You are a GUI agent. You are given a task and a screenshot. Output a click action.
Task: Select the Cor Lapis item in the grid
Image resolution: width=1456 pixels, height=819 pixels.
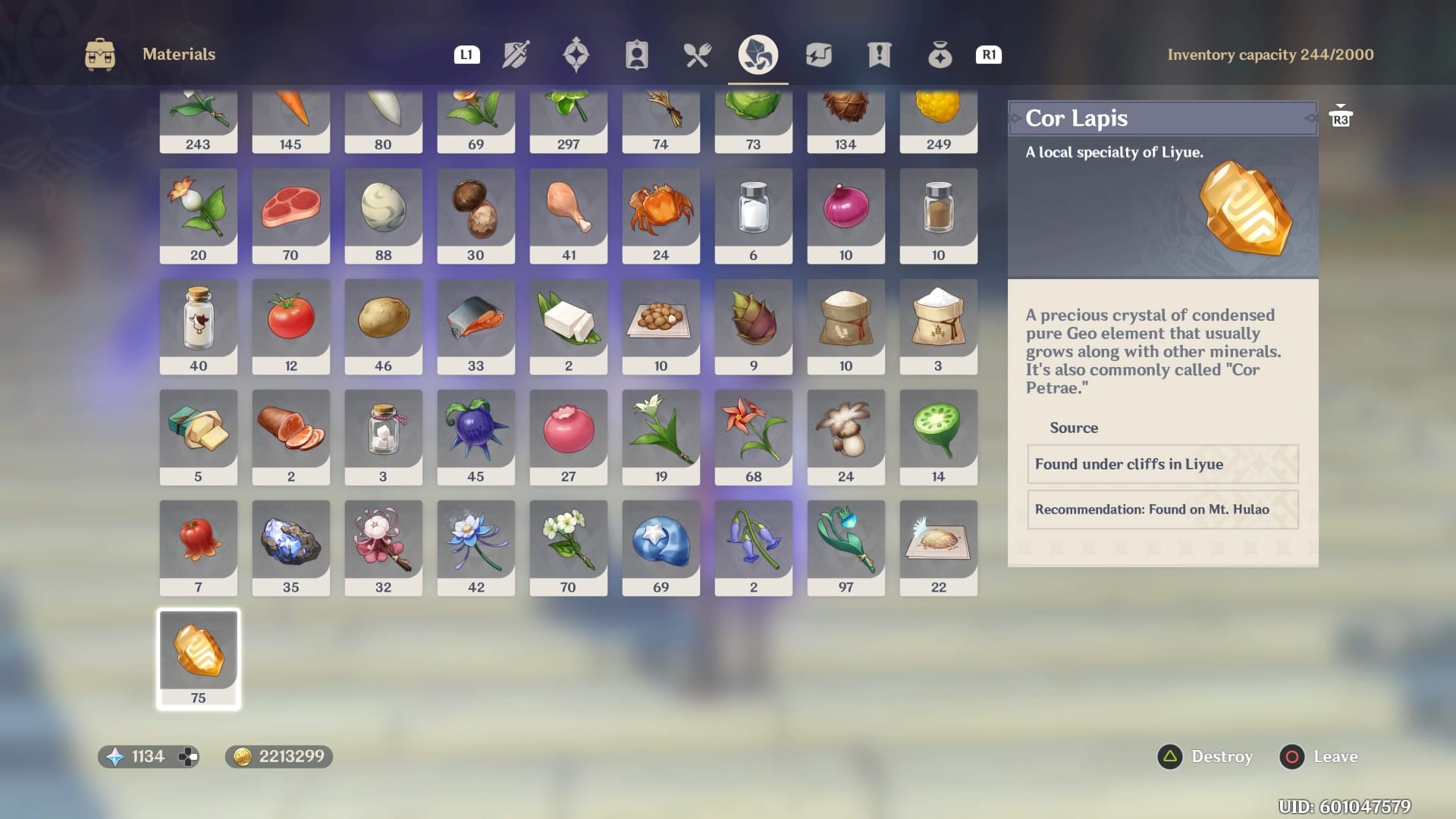click(x=198, y=657)
